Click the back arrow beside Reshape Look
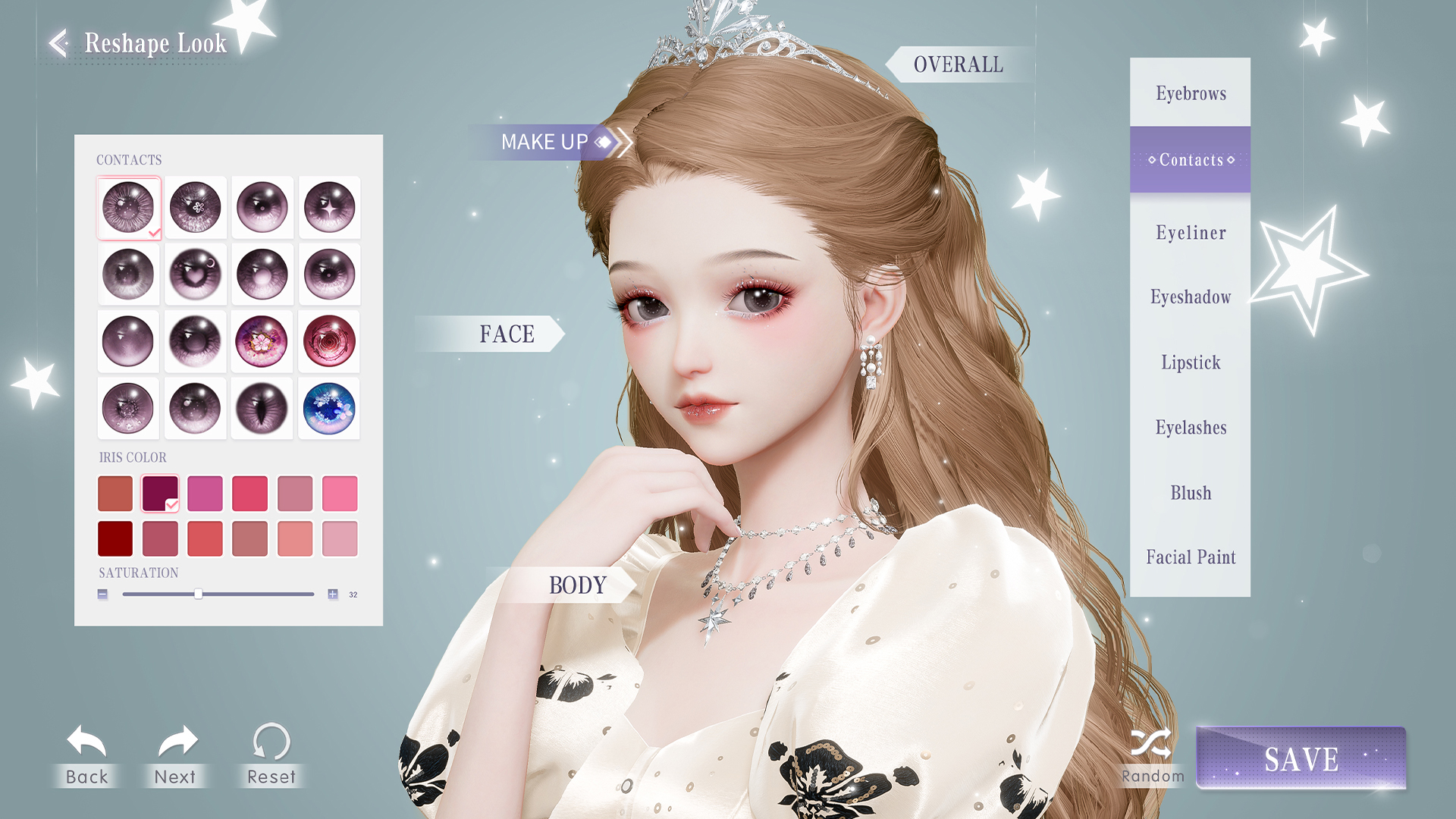 [x=57, y=43]
